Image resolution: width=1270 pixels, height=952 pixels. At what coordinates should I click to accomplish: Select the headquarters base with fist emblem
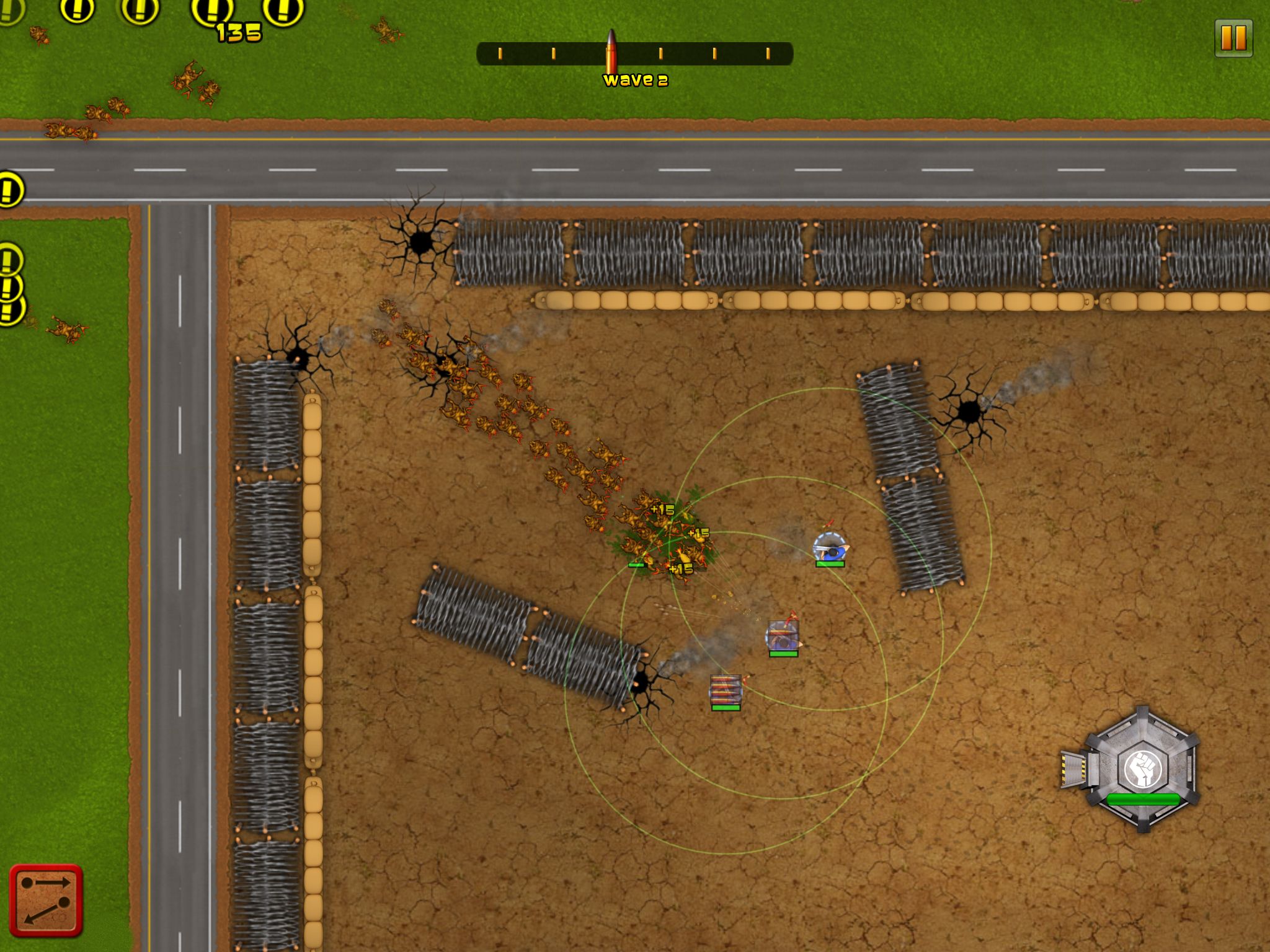point(1140,769)
